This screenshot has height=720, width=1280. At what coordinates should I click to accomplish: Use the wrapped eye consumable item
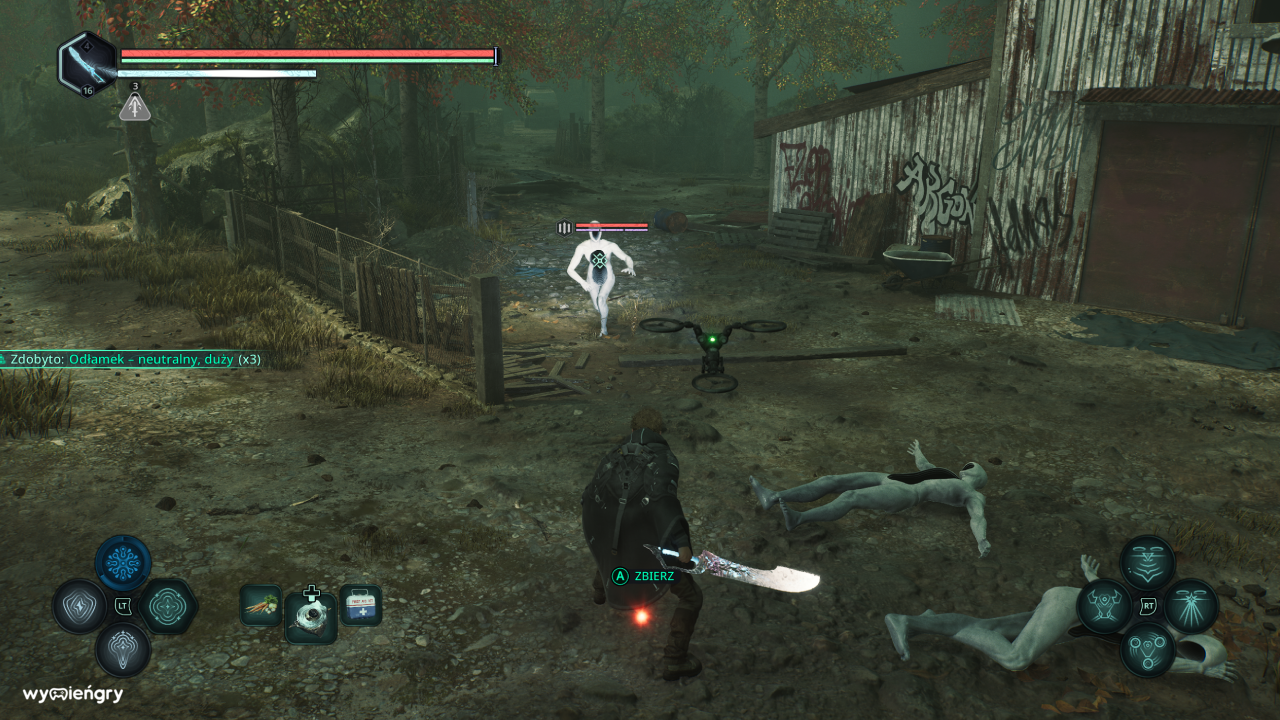point(310,616)
